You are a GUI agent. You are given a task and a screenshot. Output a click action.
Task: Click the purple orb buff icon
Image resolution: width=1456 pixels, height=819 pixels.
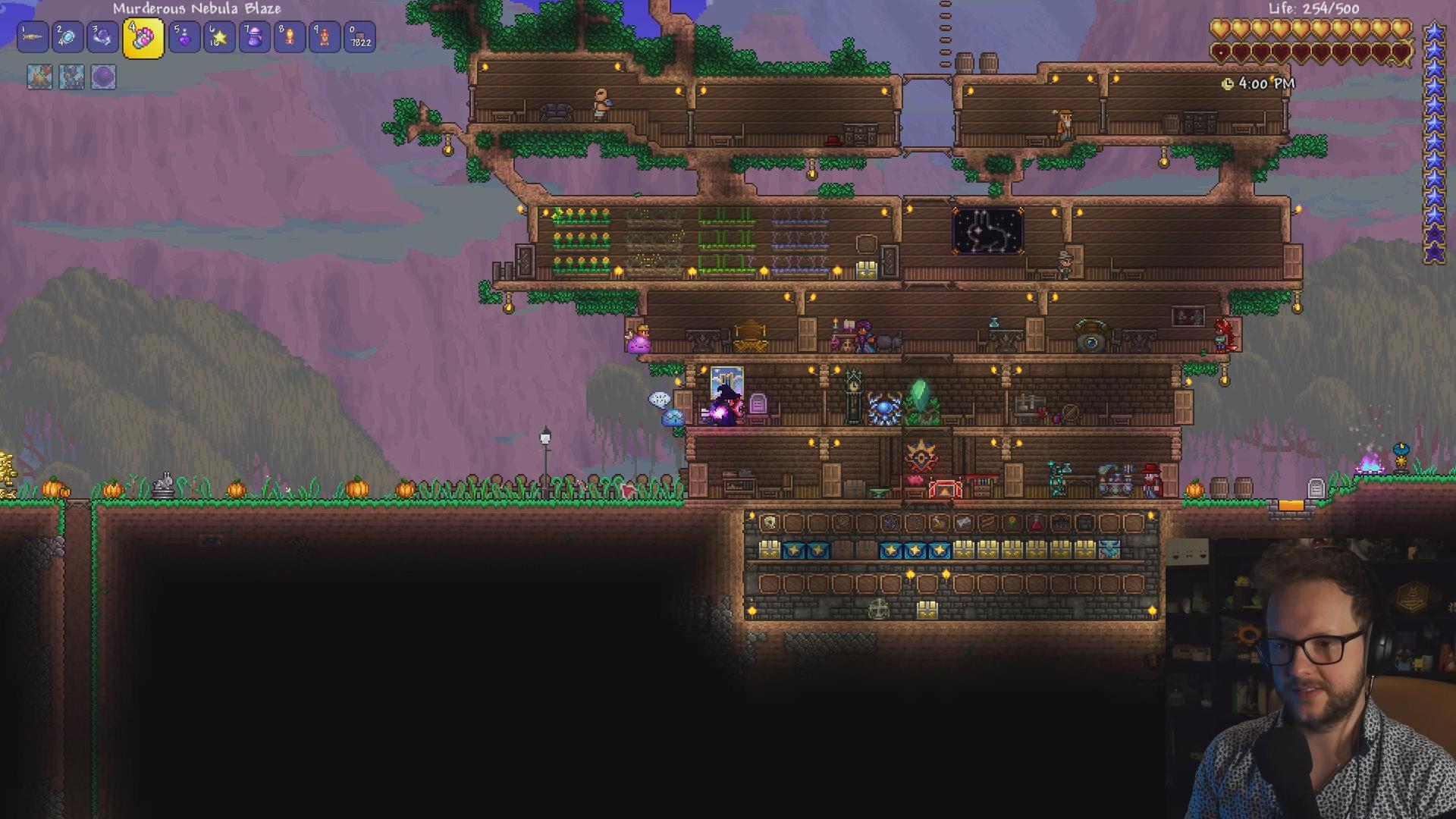pos(103,77)
